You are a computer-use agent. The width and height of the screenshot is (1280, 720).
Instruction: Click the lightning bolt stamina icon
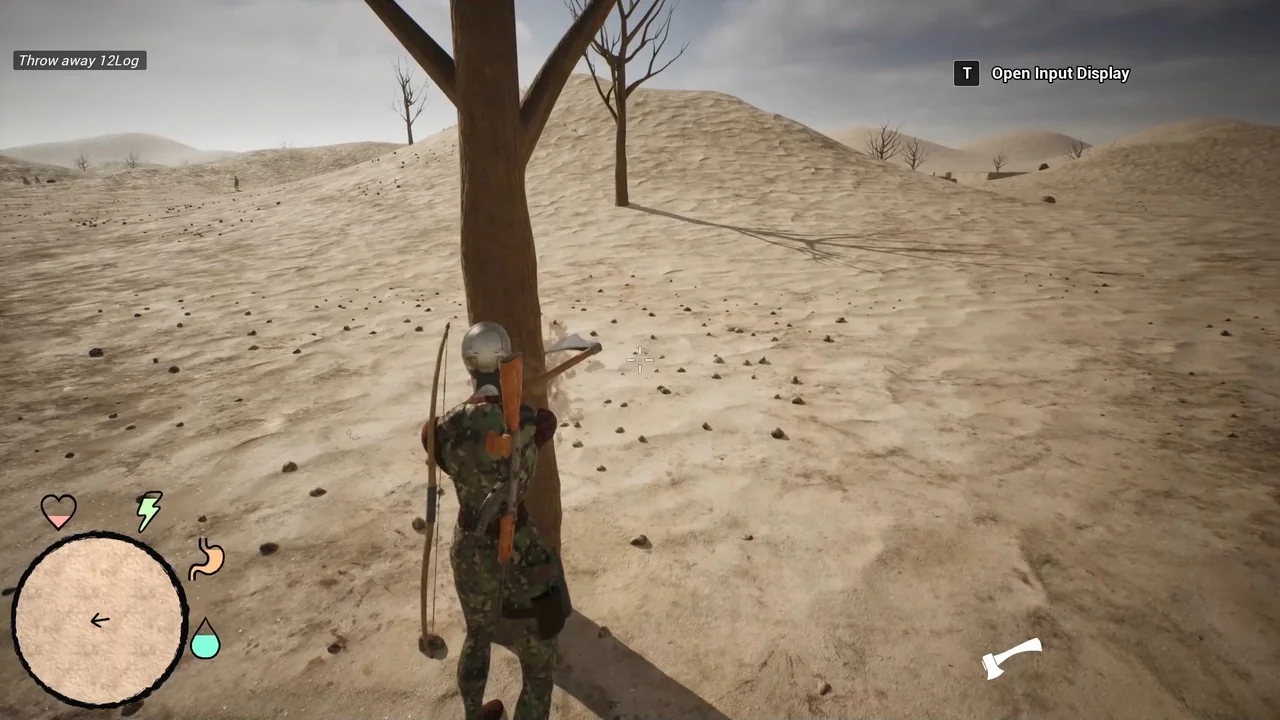click(149, 511)
